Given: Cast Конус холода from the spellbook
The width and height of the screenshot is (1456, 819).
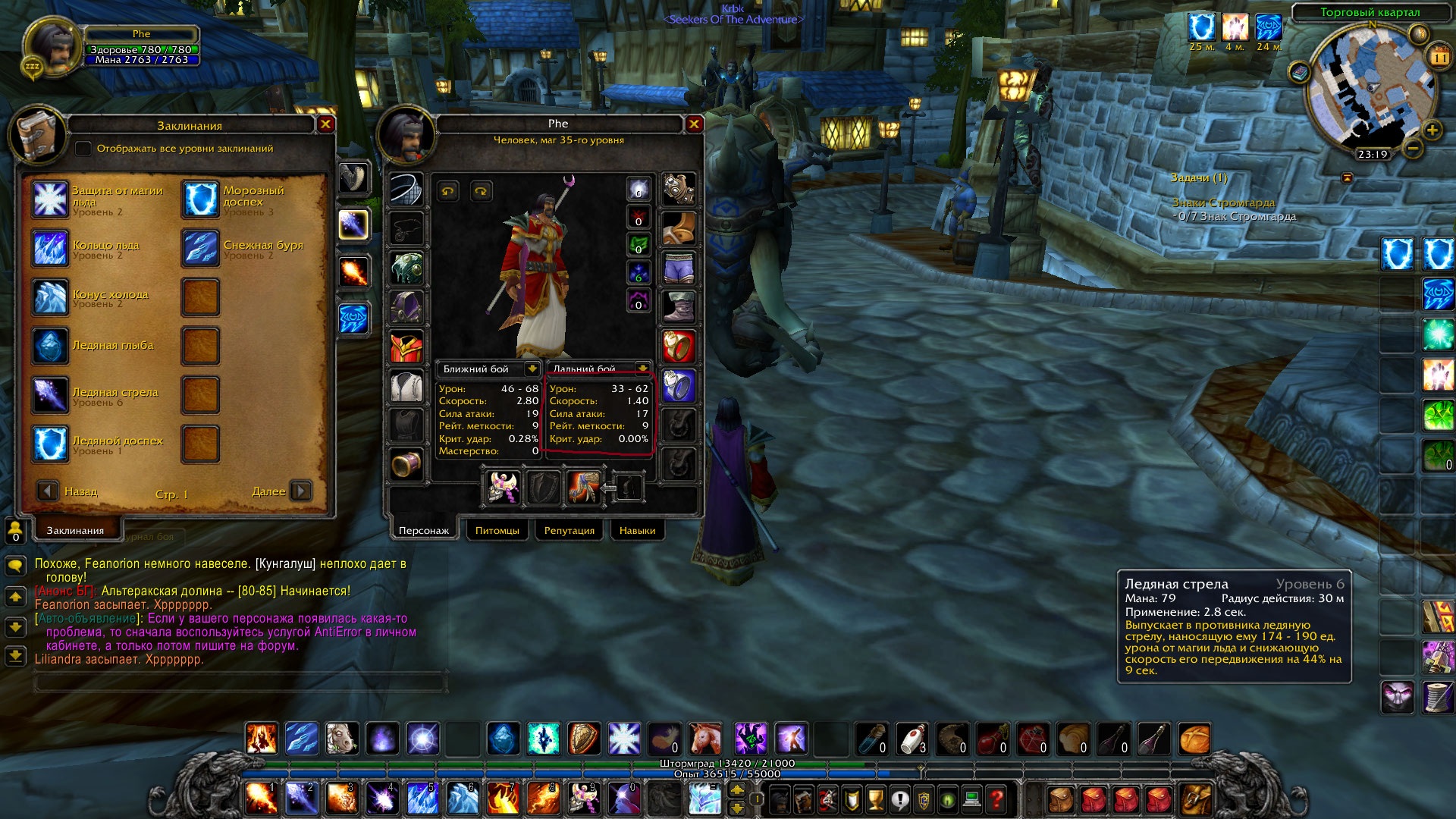Looking at the screenshot, I should pyautogui.click(x=50, y=296).
